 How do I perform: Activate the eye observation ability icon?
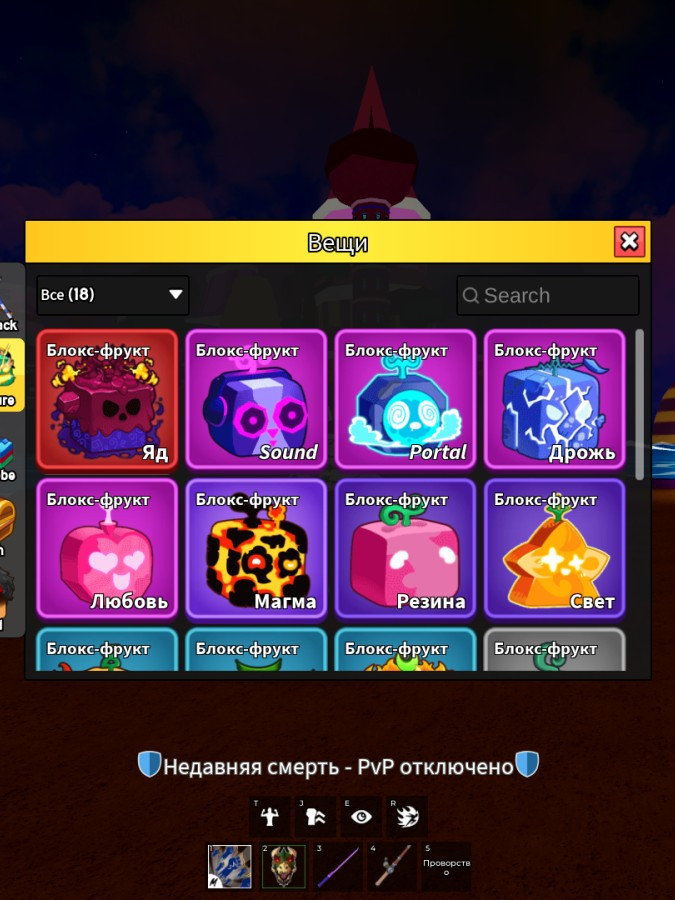click(362, 817)
